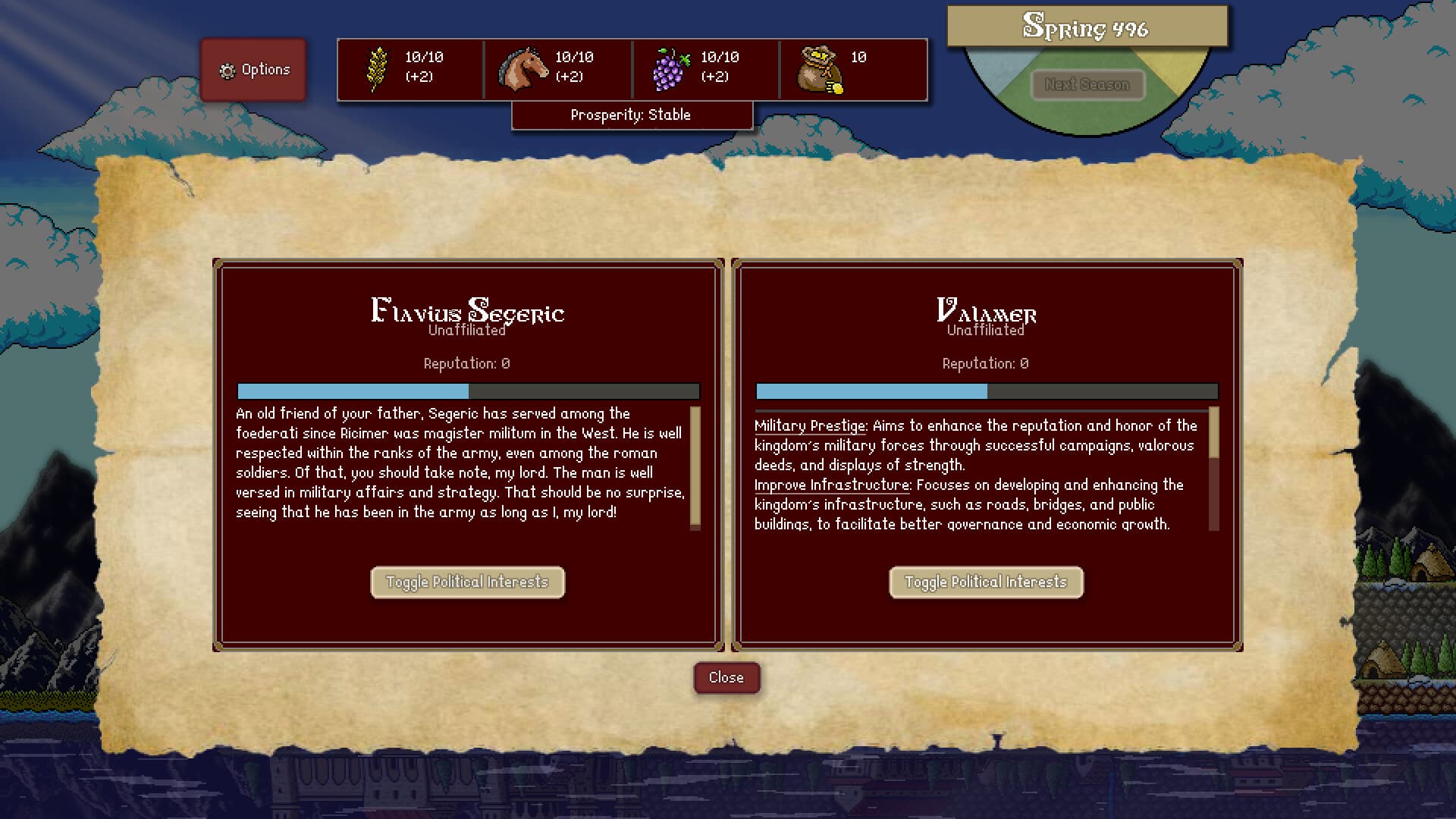1456x819 pixels.
Task: Select the horse resource icon
Action: pyautogui.click(x=523, y=69)
